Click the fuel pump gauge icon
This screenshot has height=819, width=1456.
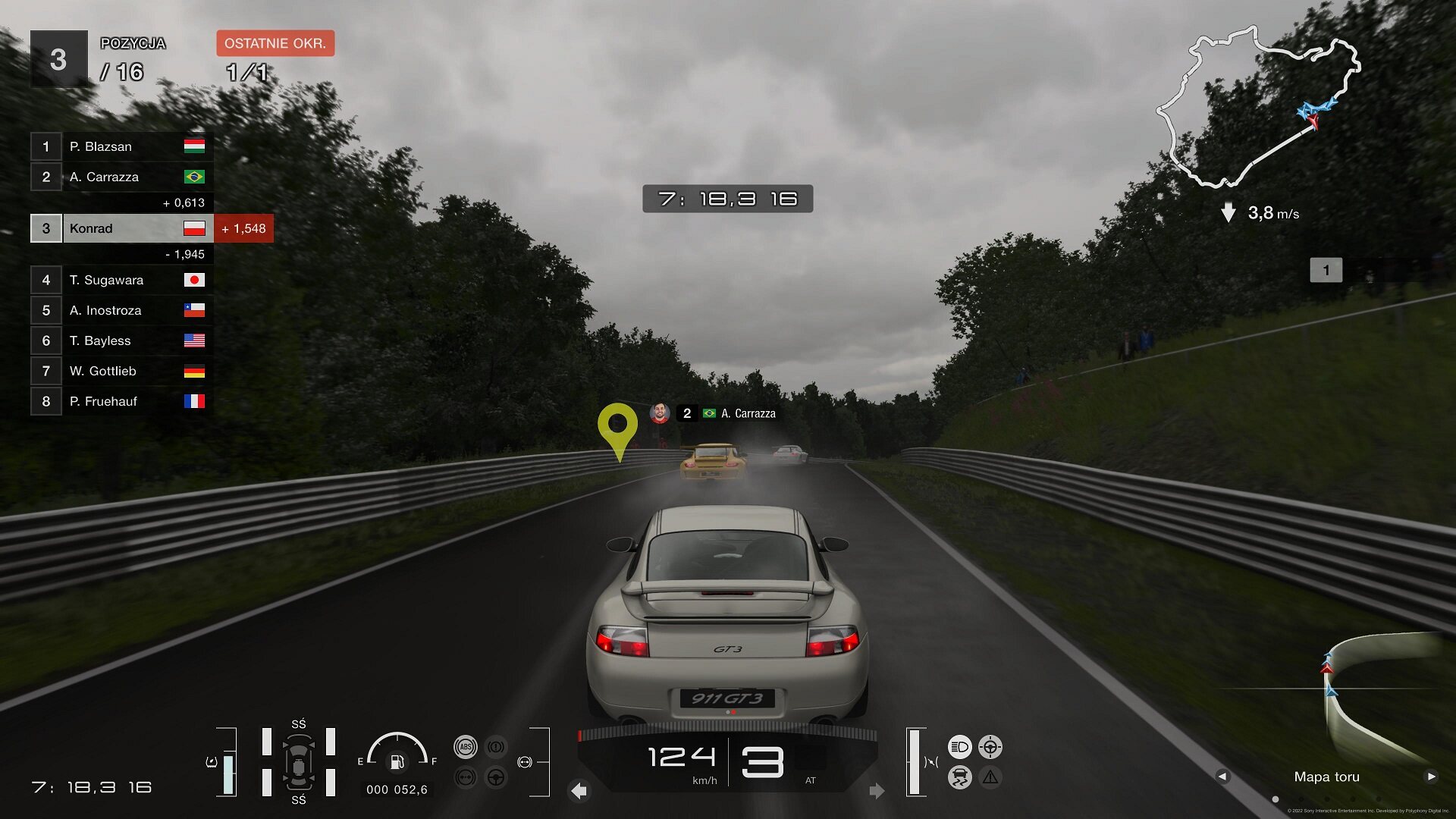(x=397, y=761)
